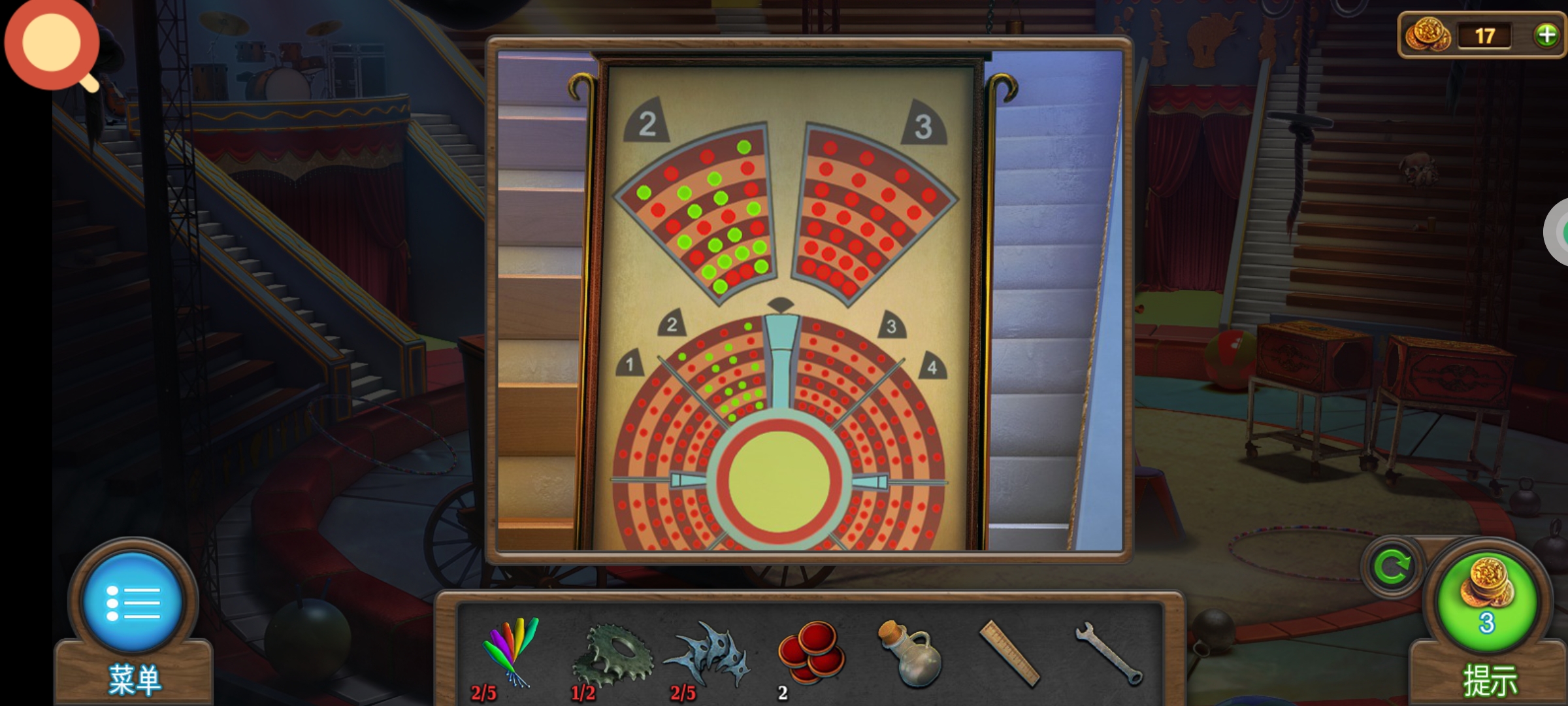Screen dimensions: 1568x706
Task: Select the wrench inventory item
Action: (x=1109, y=653)
